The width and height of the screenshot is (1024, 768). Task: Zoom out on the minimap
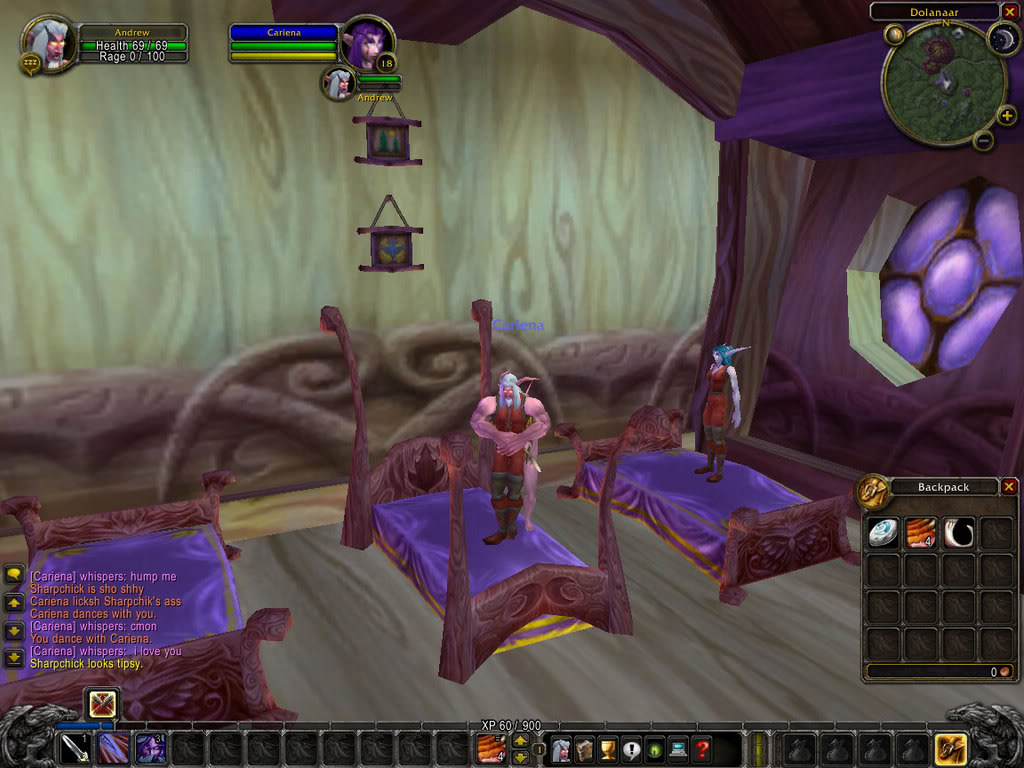[983, 141]
